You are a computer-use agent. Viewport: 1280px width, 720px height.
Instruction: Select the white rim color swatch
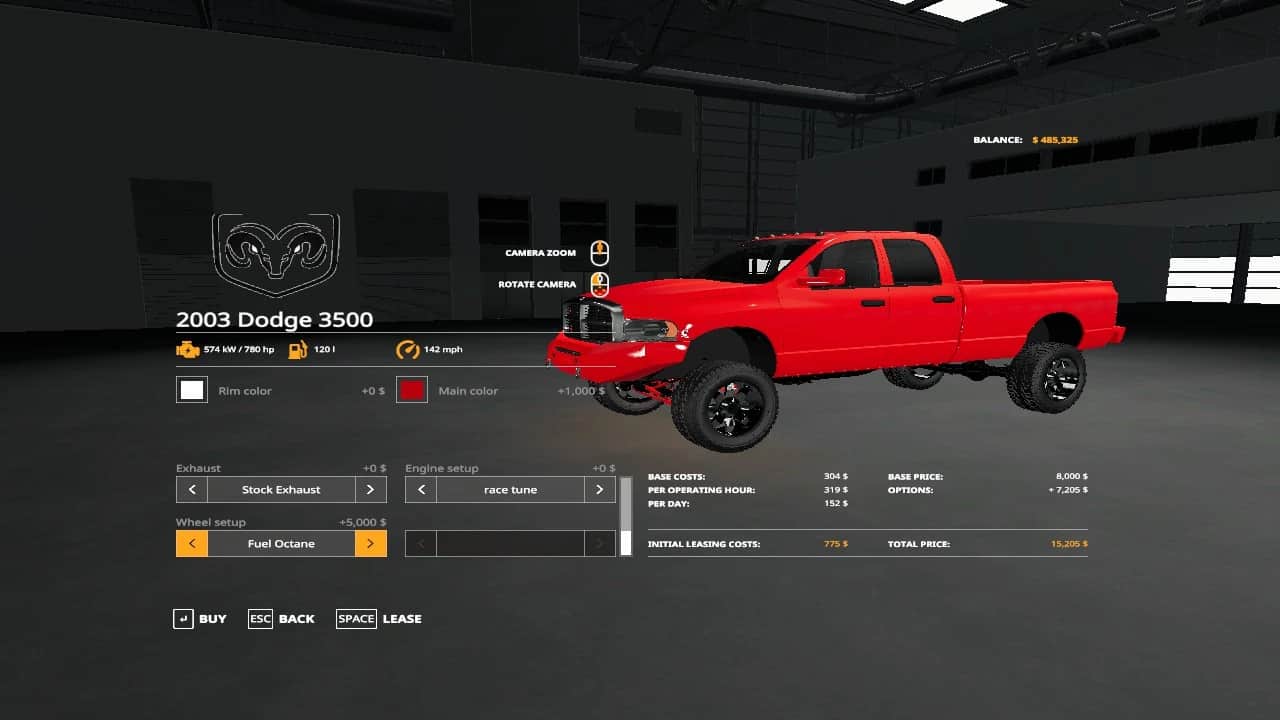(x=192, y=390)
